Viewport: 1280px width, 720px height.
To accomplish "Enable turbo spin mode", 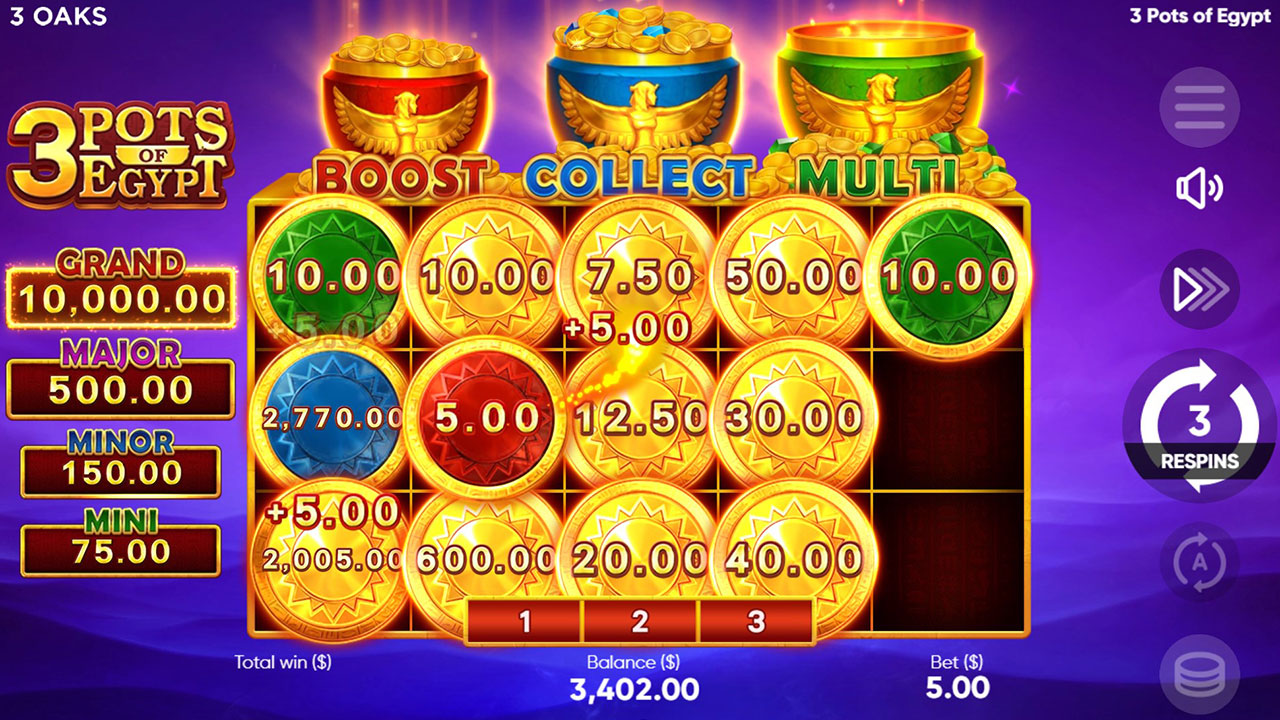I will (x=1199, y=287).
